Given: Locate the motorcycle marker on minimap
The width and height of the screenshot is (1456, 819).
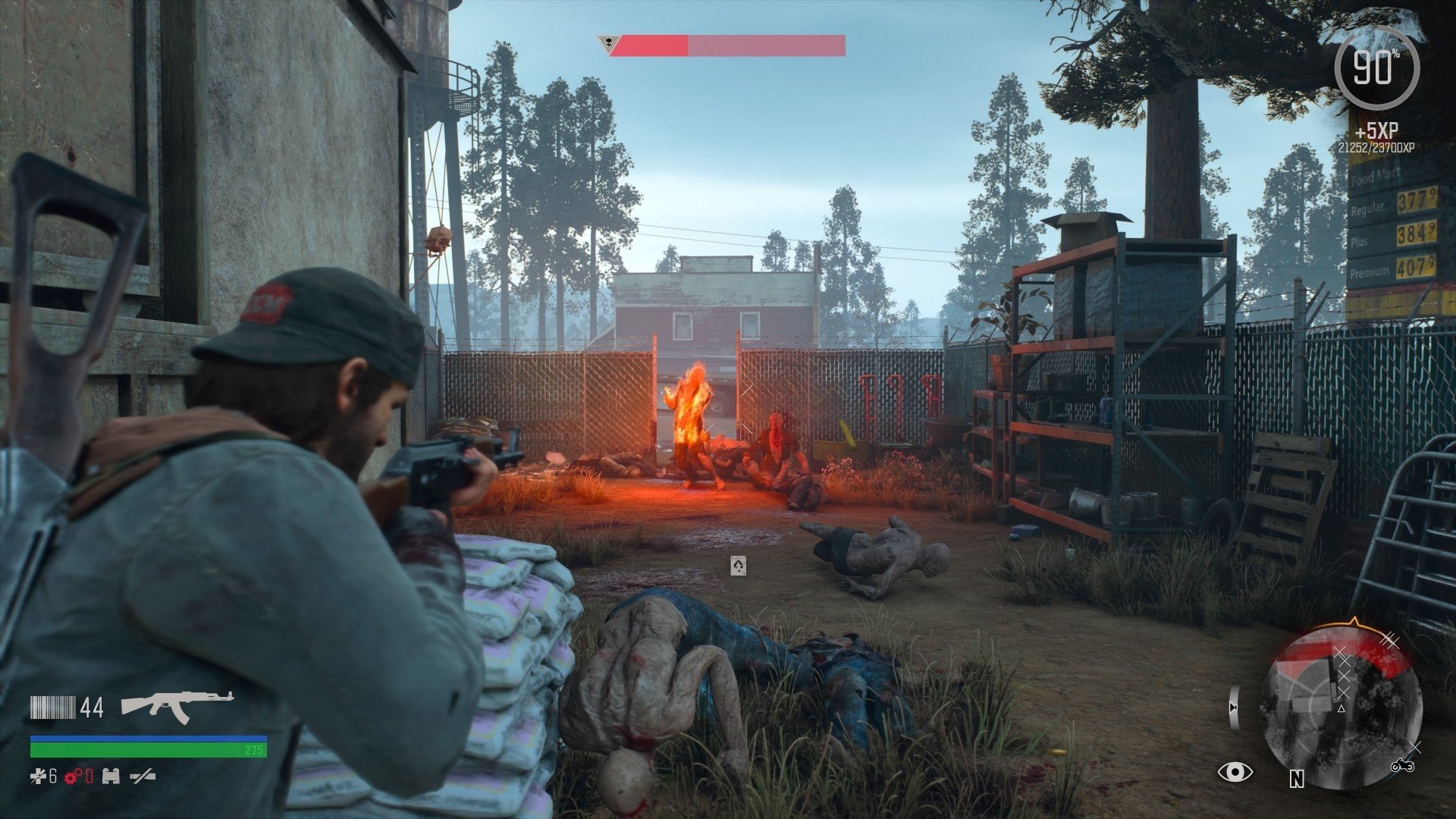Looking at the screenshot, I should [x=1402, y=766].
